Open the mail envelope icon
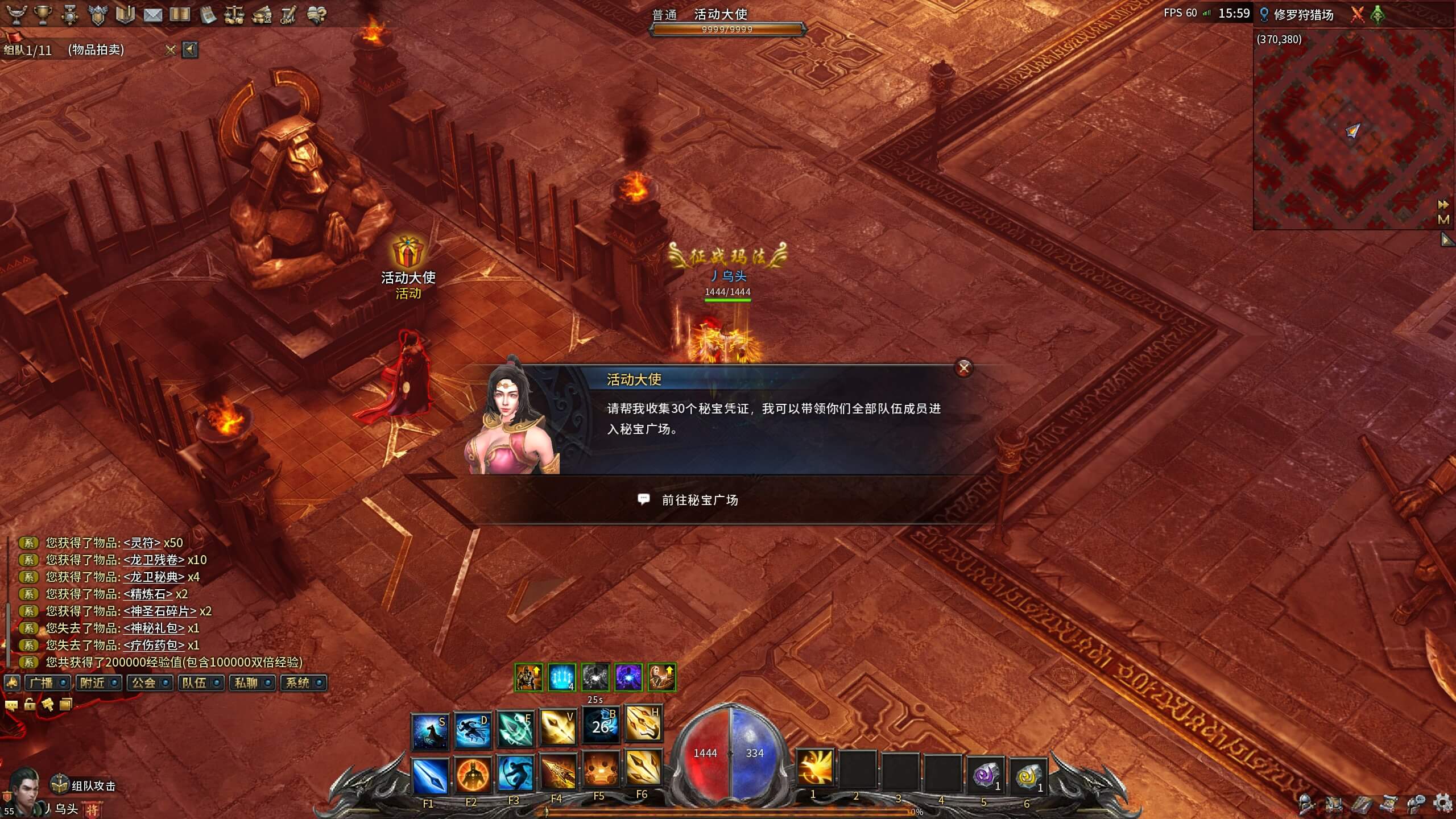The width and height of the screenshot is (1456, 819). point(152,15)
